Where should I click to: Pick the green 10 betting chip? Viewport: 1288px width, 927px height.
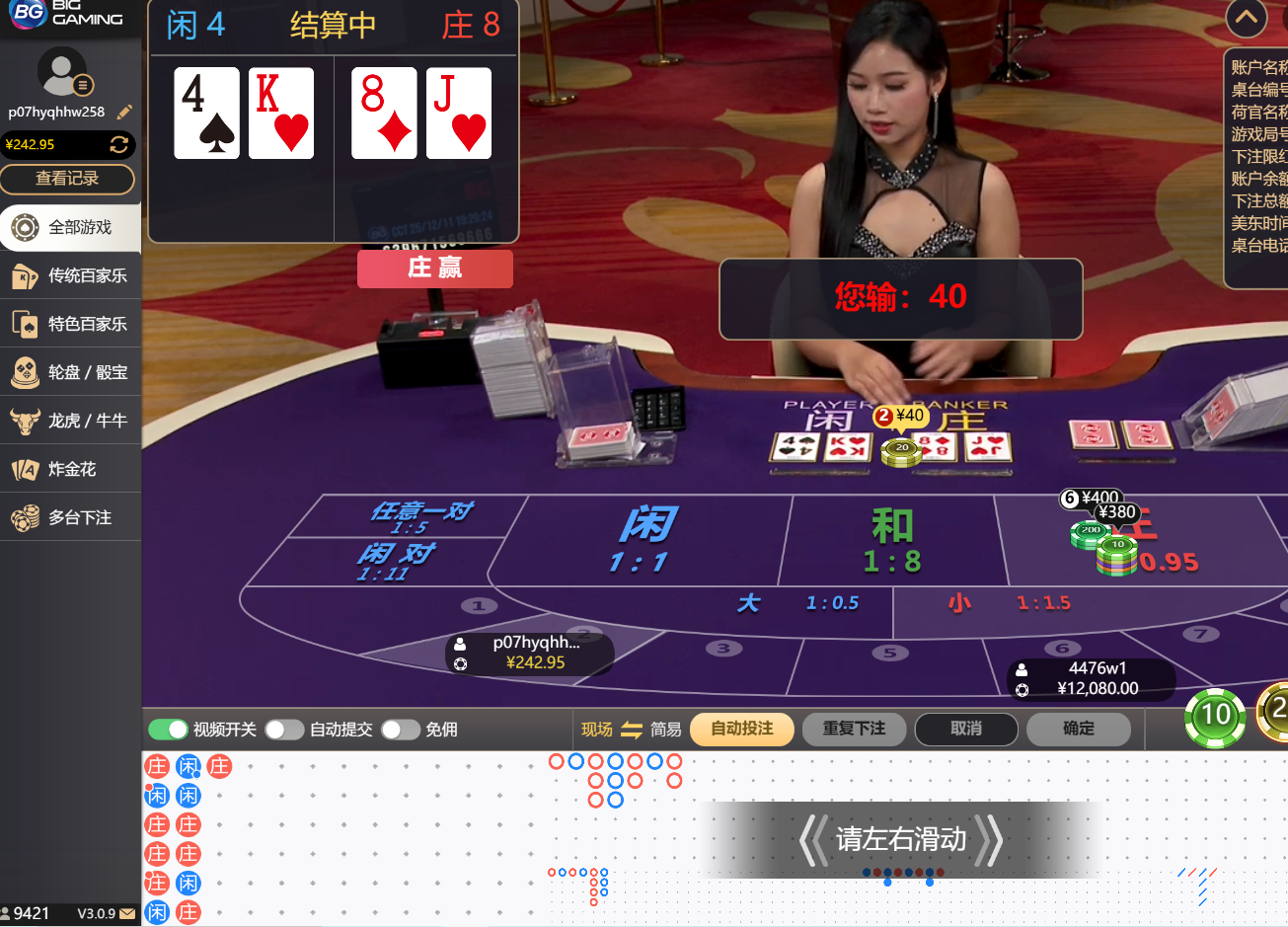tap(1215, 717)
